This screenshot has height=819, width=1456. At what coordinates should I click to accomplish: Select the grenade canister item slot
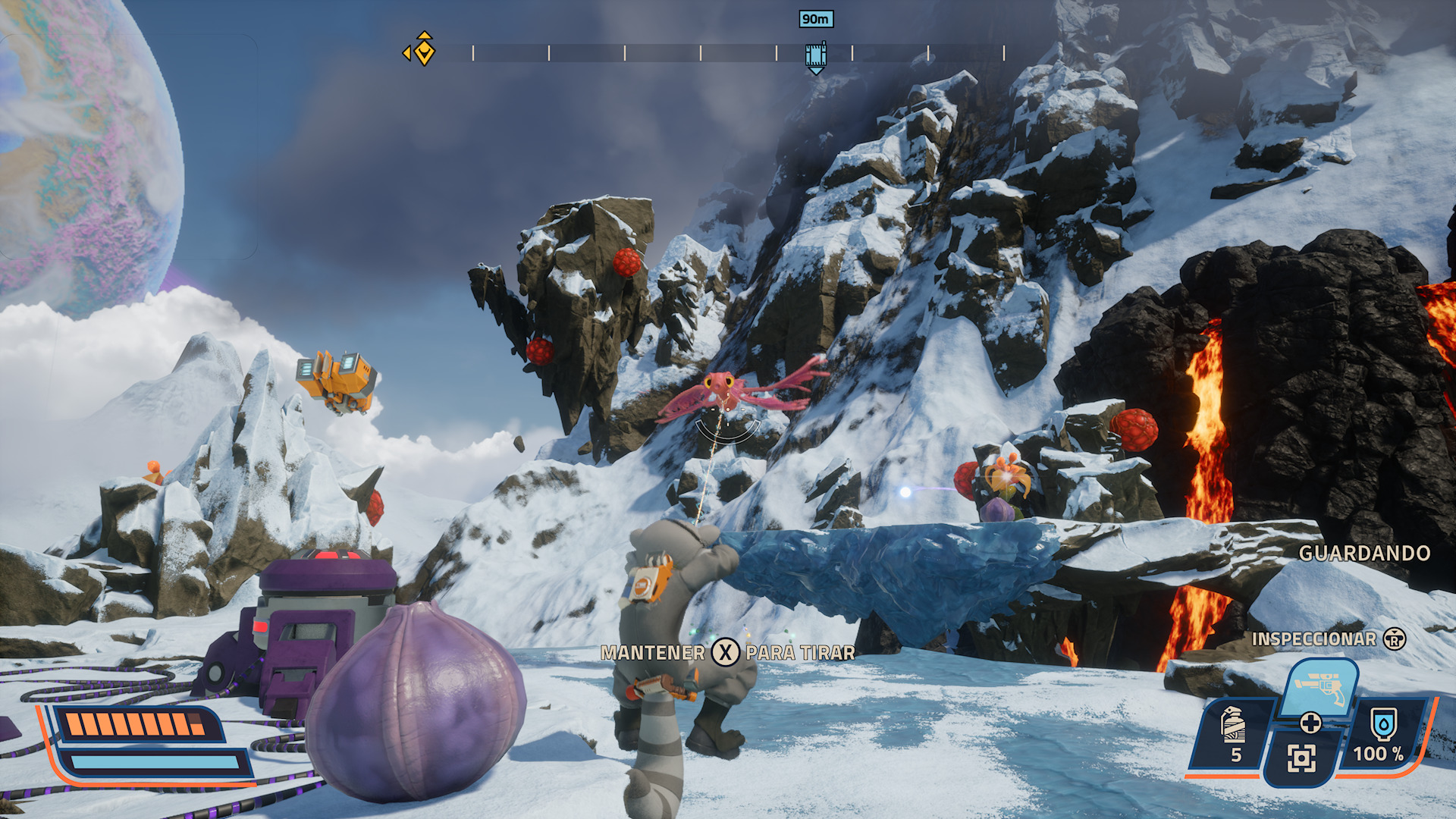(1234, 733)
